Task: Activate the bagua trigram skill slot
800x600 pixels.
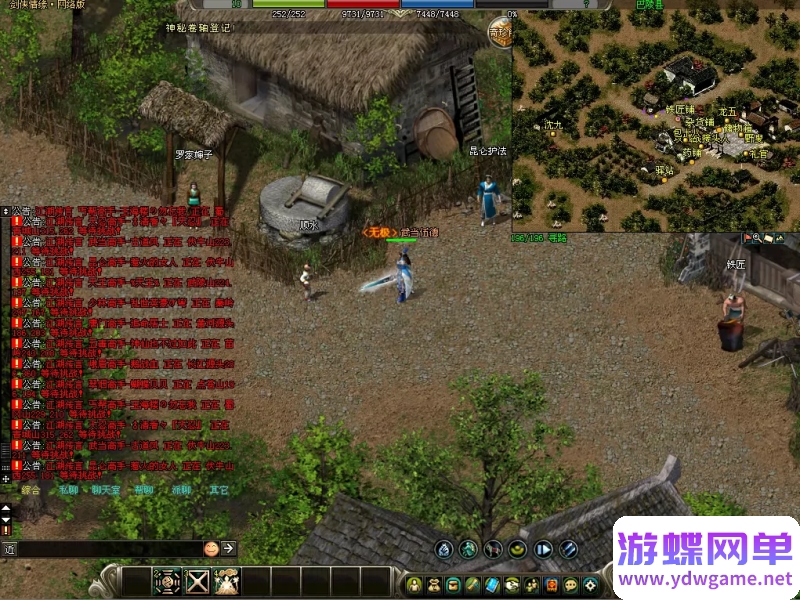Action: (167, 581)
